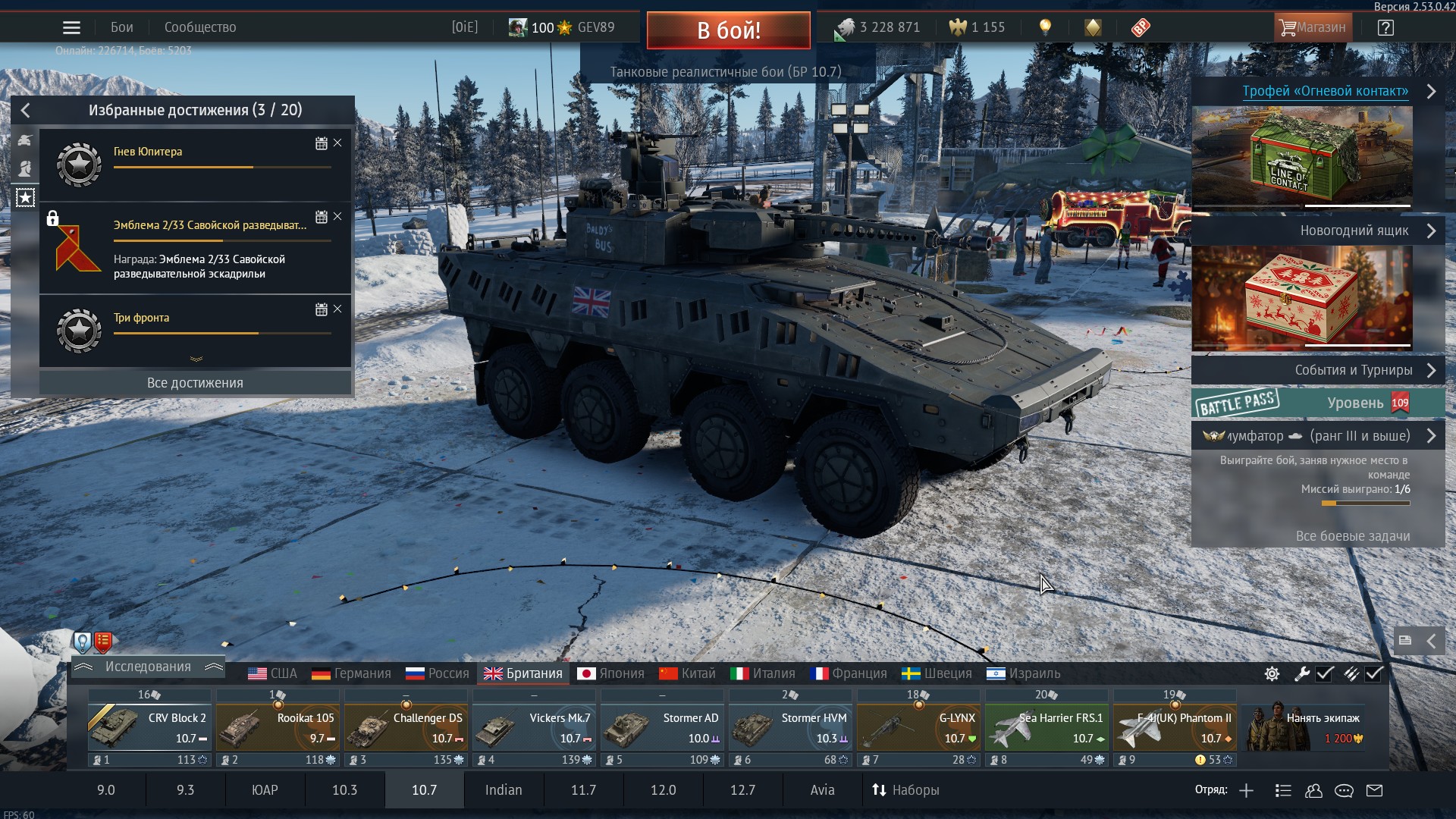Show Все достижения list
Image resolution: width=1456 pixels, height=819 pixels.
(195, 383)
